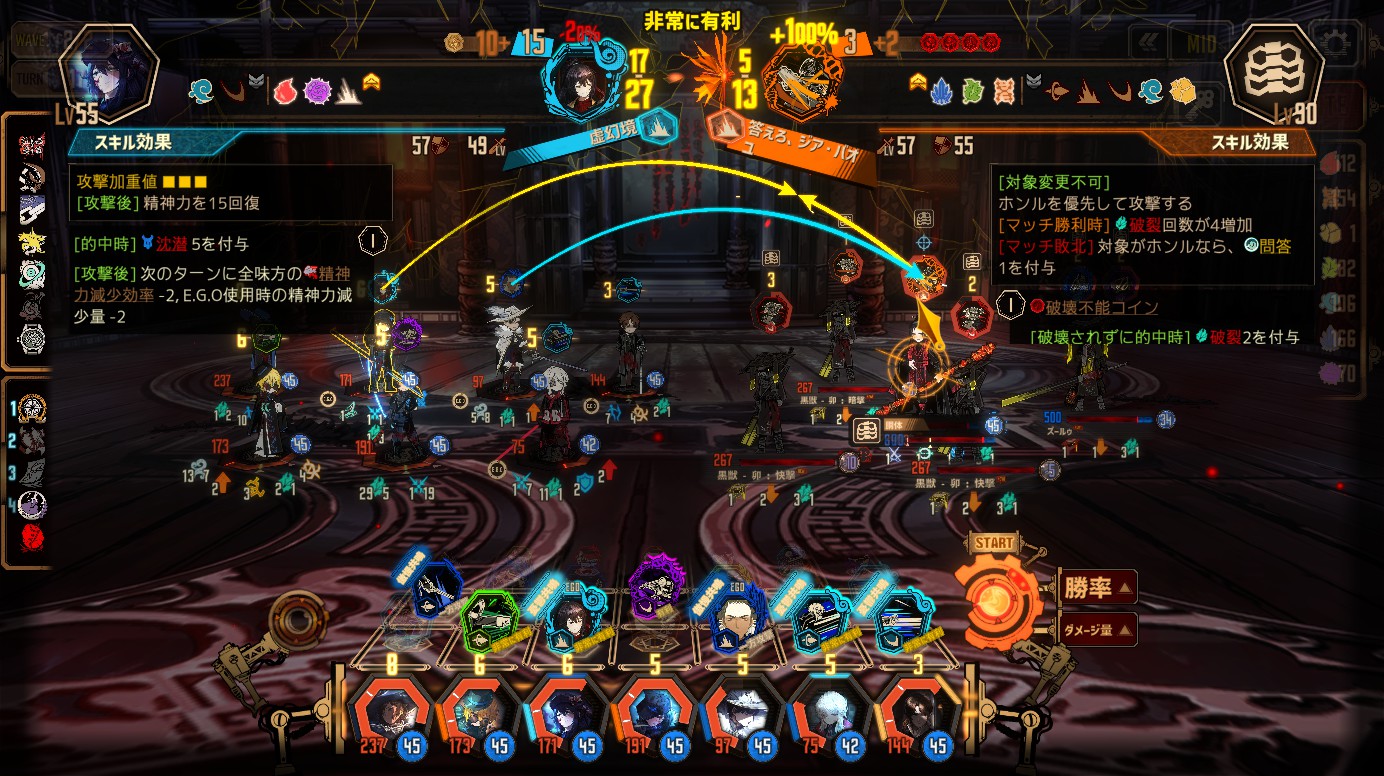The height and width of the screenshot is (776, 1384).
Task: Open the Lv55 ally skill portrait
Action: (108, 75)
